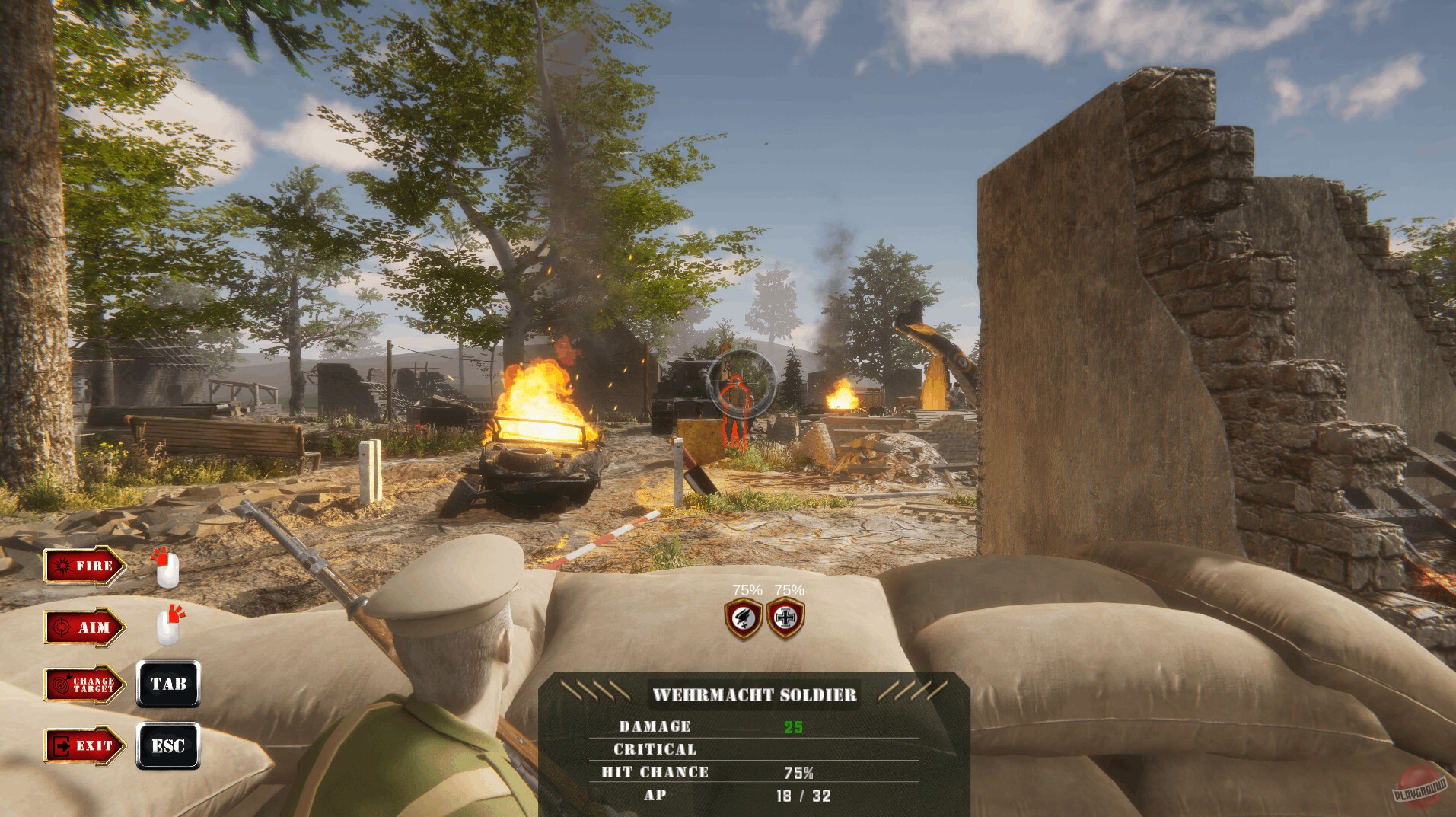This screenshot has height=817, width=1456.
Task: Click the left mouse button icon beside FIRE
Action: (167, 570)
